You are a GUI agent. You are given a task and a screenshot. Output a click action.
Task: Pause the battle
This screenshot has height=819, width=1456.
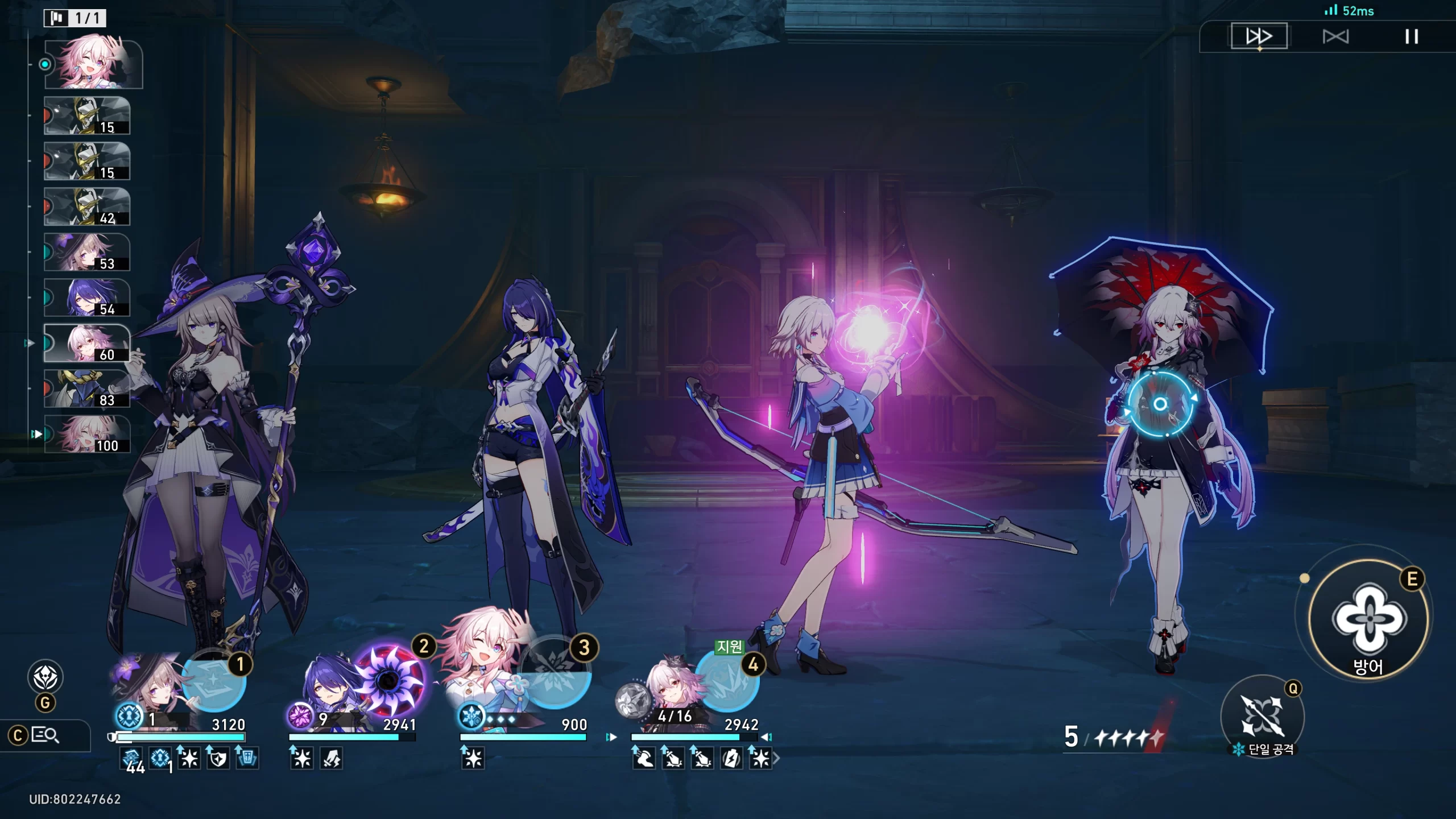[1411, 37]
